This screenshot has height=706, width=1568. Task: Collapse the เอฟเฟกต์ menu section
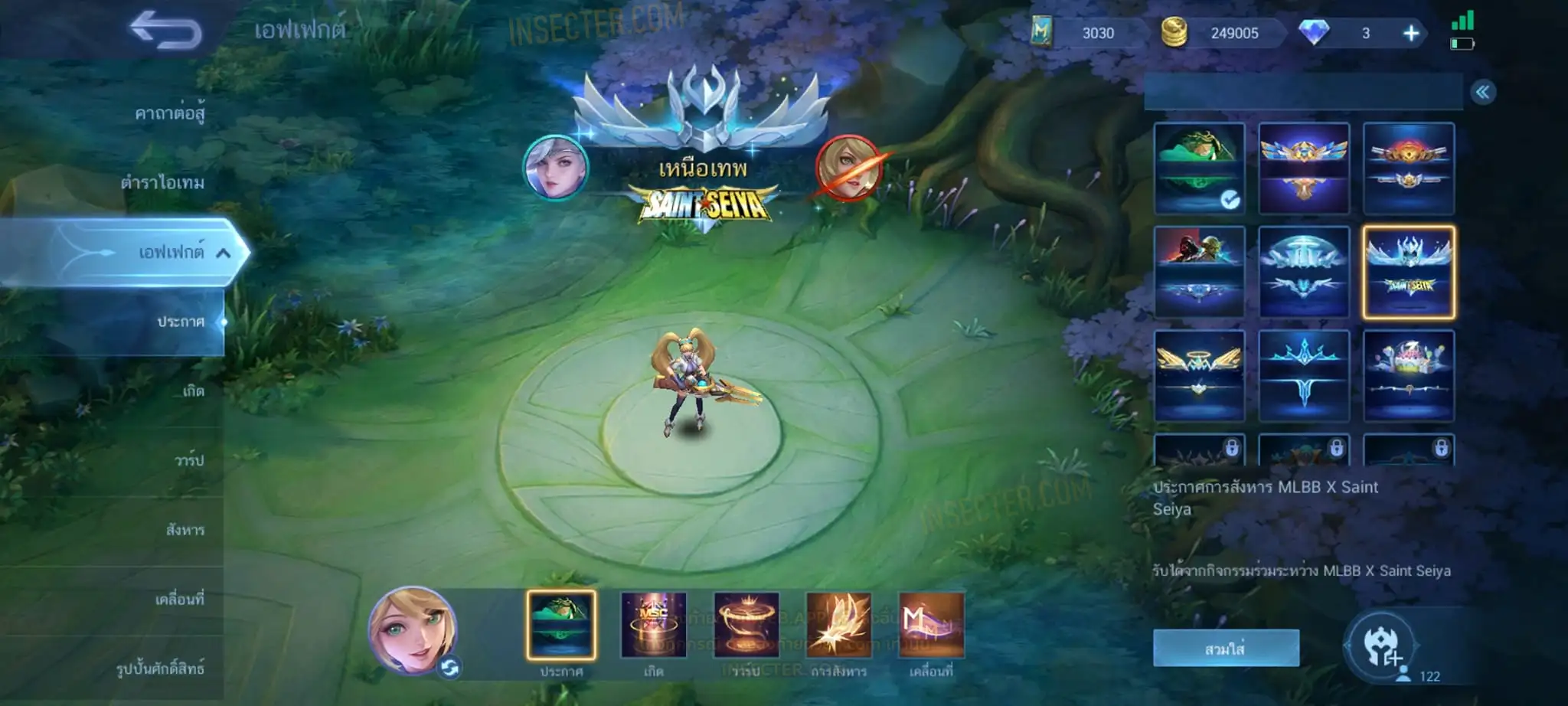[223, 253]
